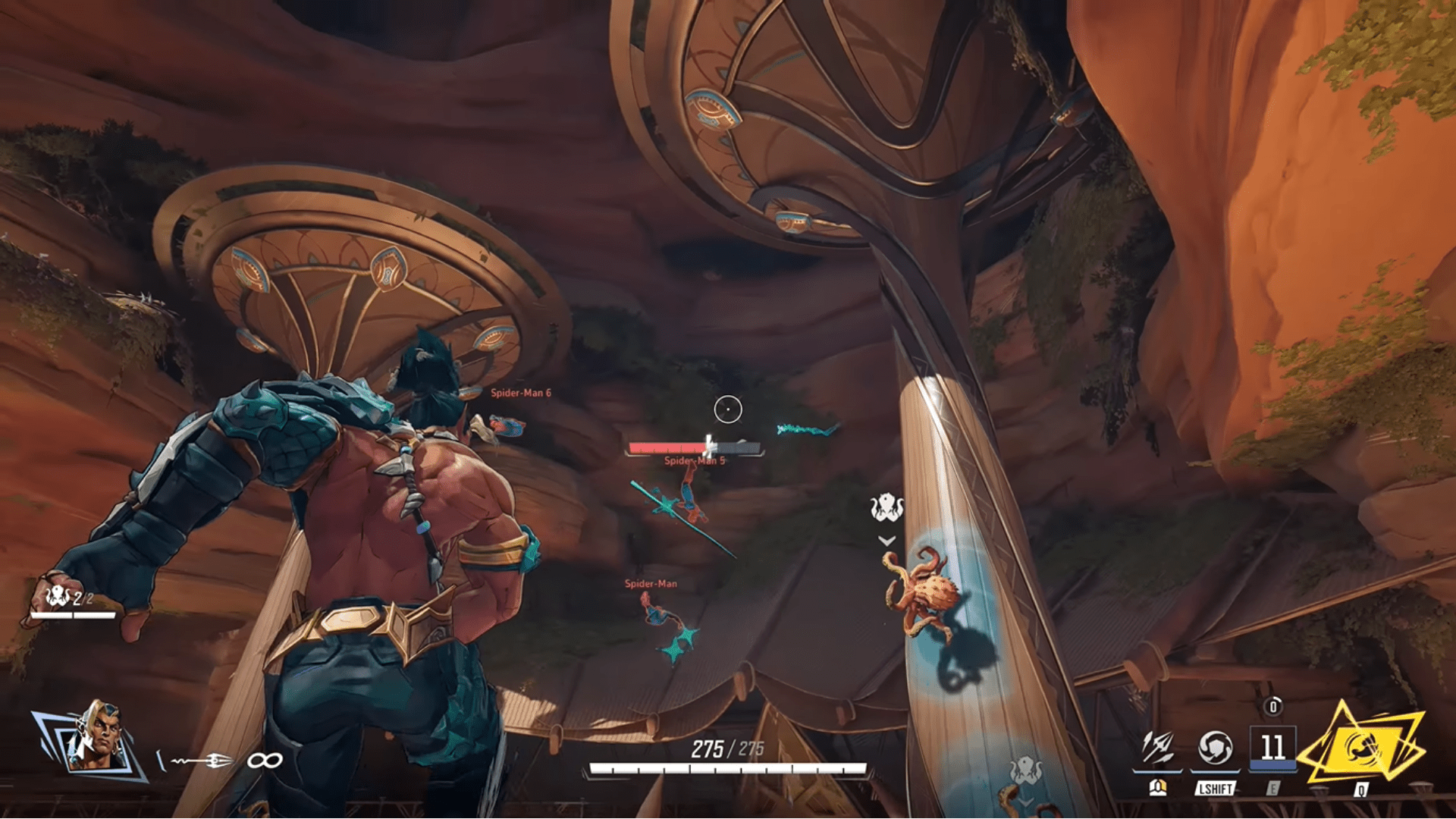1456x819 pixels.
Task: Expand the chevron below the octopus marker
Action: tap(885, 541)
